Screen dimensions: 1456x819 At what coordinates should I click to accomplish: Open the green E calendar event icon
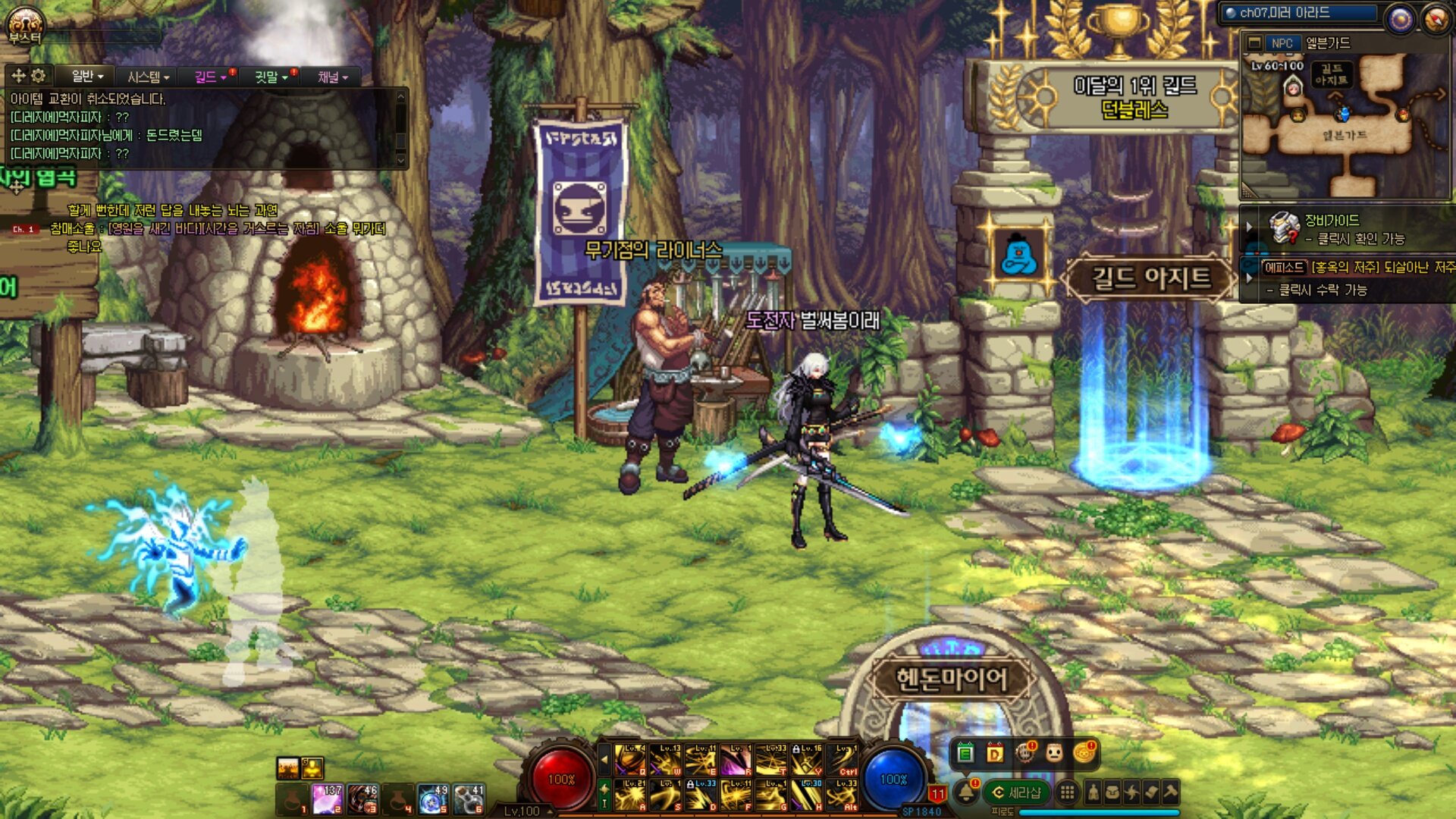coord(965,753)
